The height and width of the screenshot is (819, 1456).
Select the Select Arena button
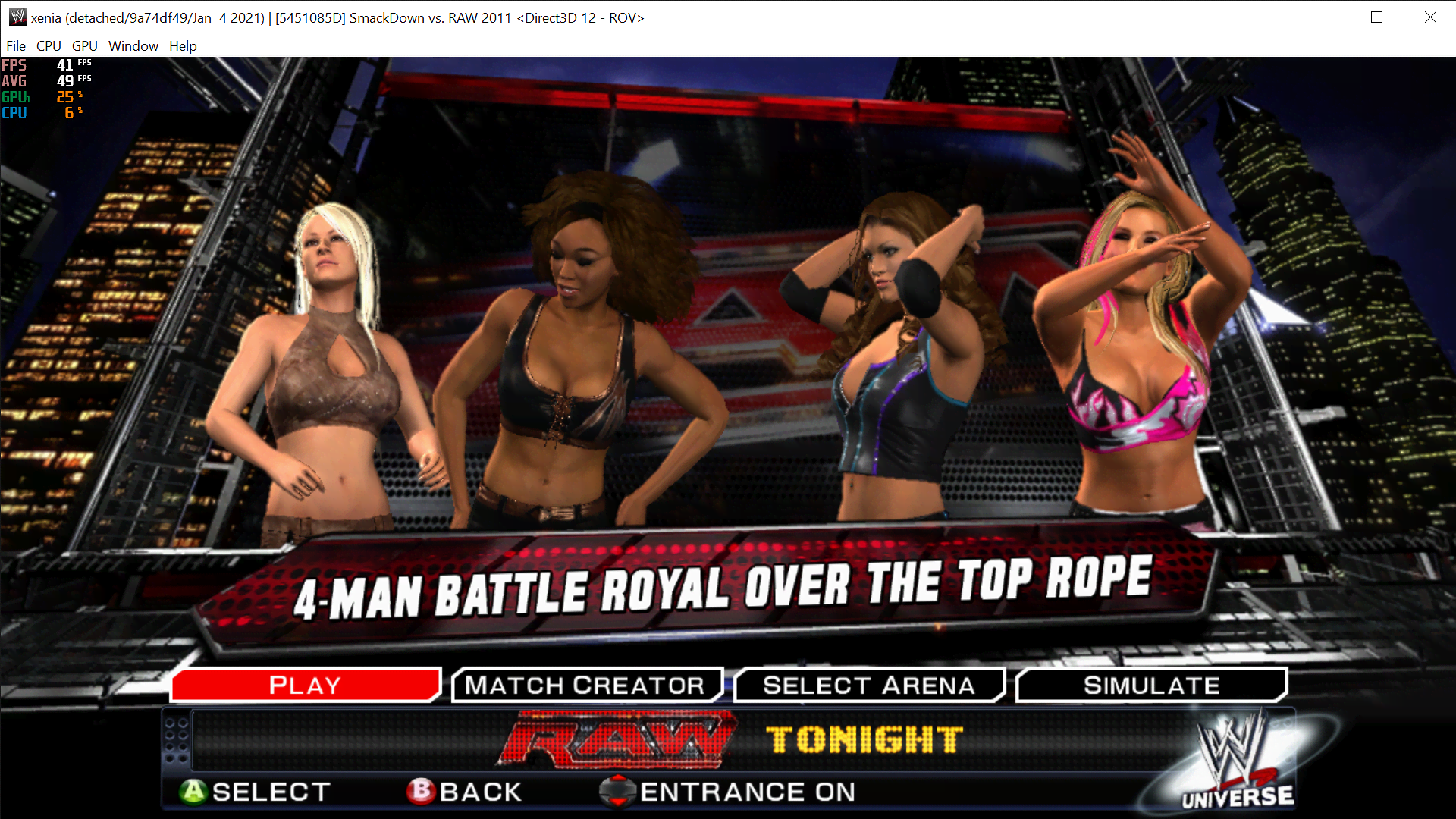coord(868,685)
